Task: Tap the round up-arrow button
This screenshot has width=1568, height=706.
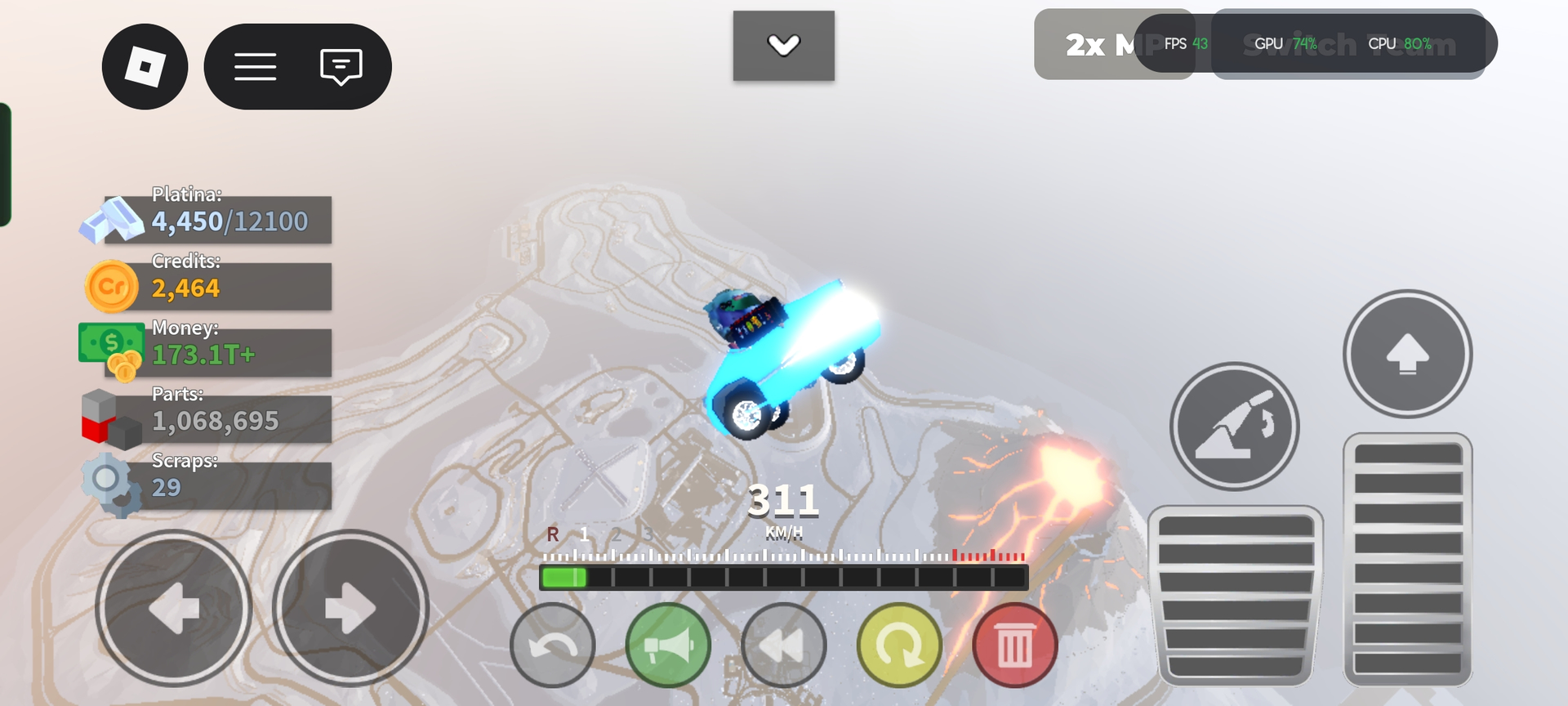Action: pos(1407,354)
